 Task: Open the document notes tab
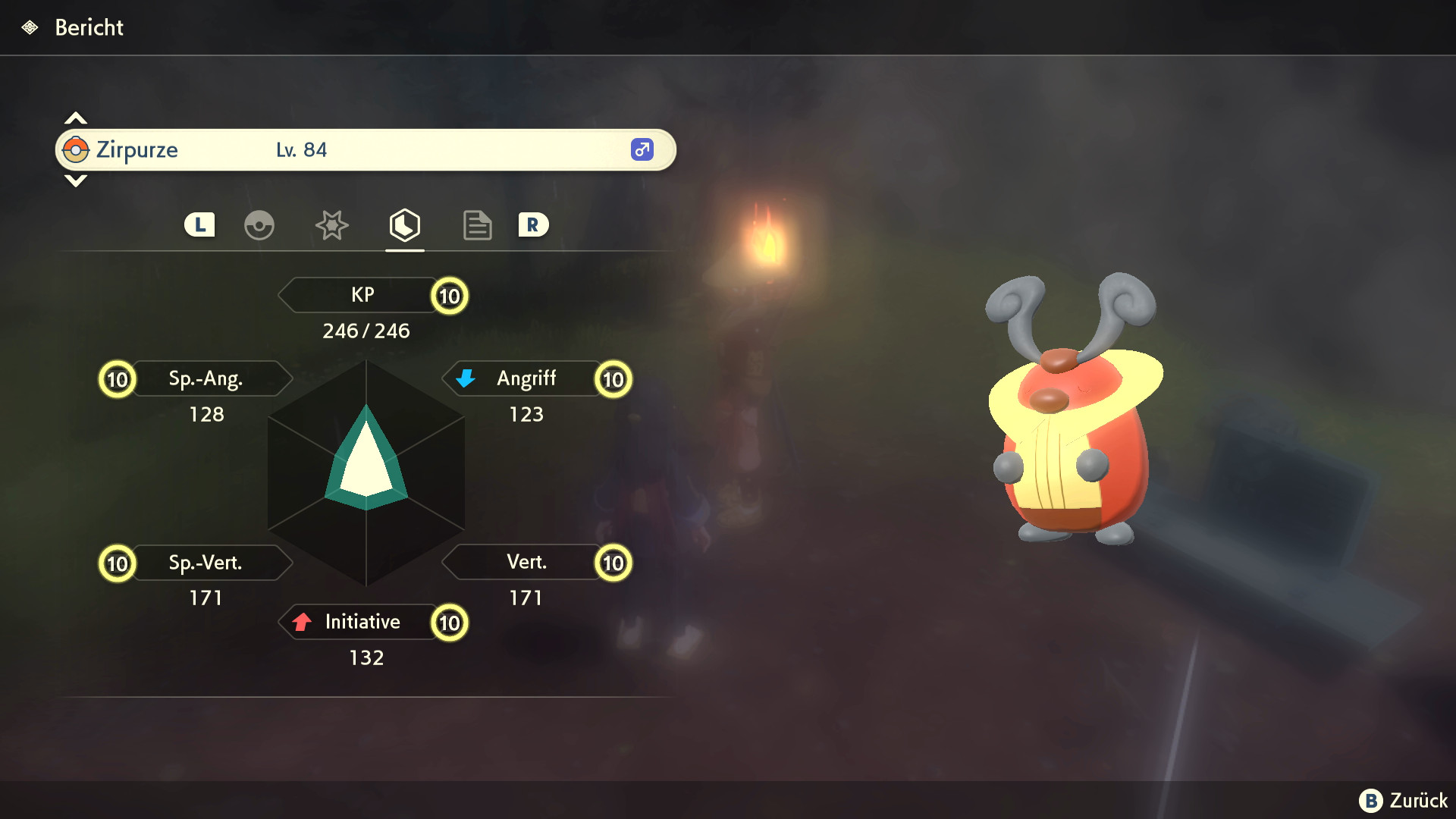(477, 225)
